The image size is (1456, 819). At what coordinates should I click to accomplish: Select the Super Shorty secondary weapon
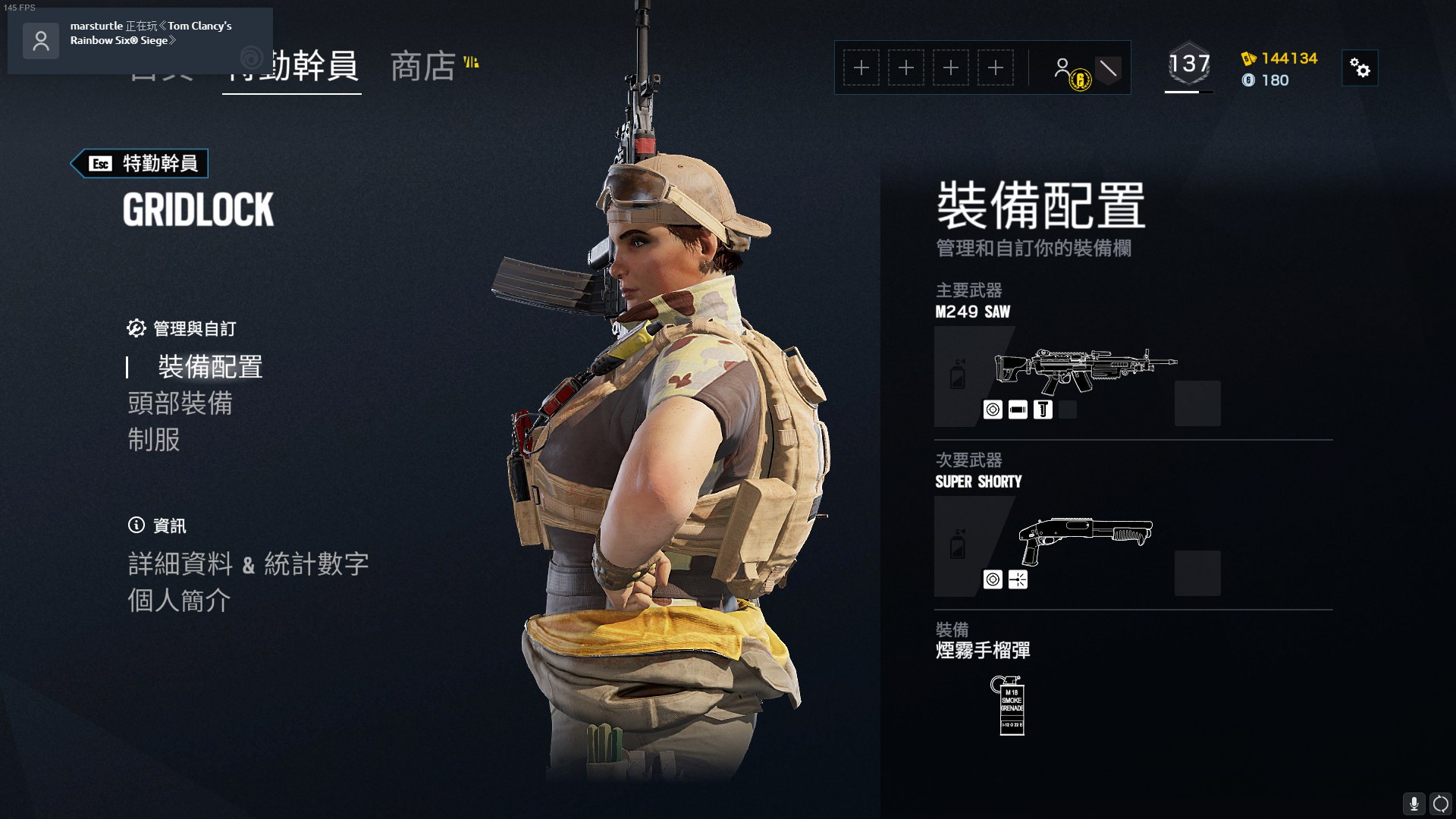[x=1085, y=539]
